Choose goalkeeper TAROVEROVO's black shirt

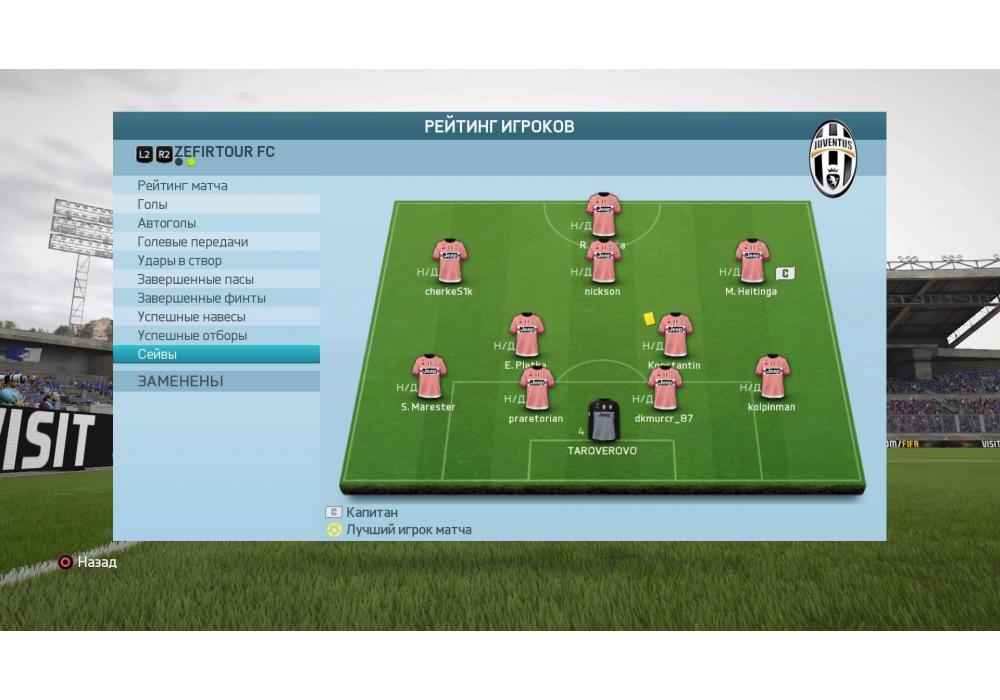click(x=602, y=420)
